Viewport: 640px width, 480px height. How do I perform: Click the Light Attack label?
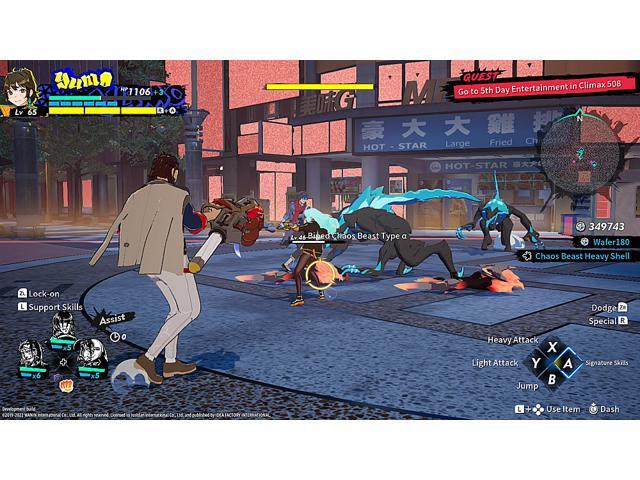496,362
